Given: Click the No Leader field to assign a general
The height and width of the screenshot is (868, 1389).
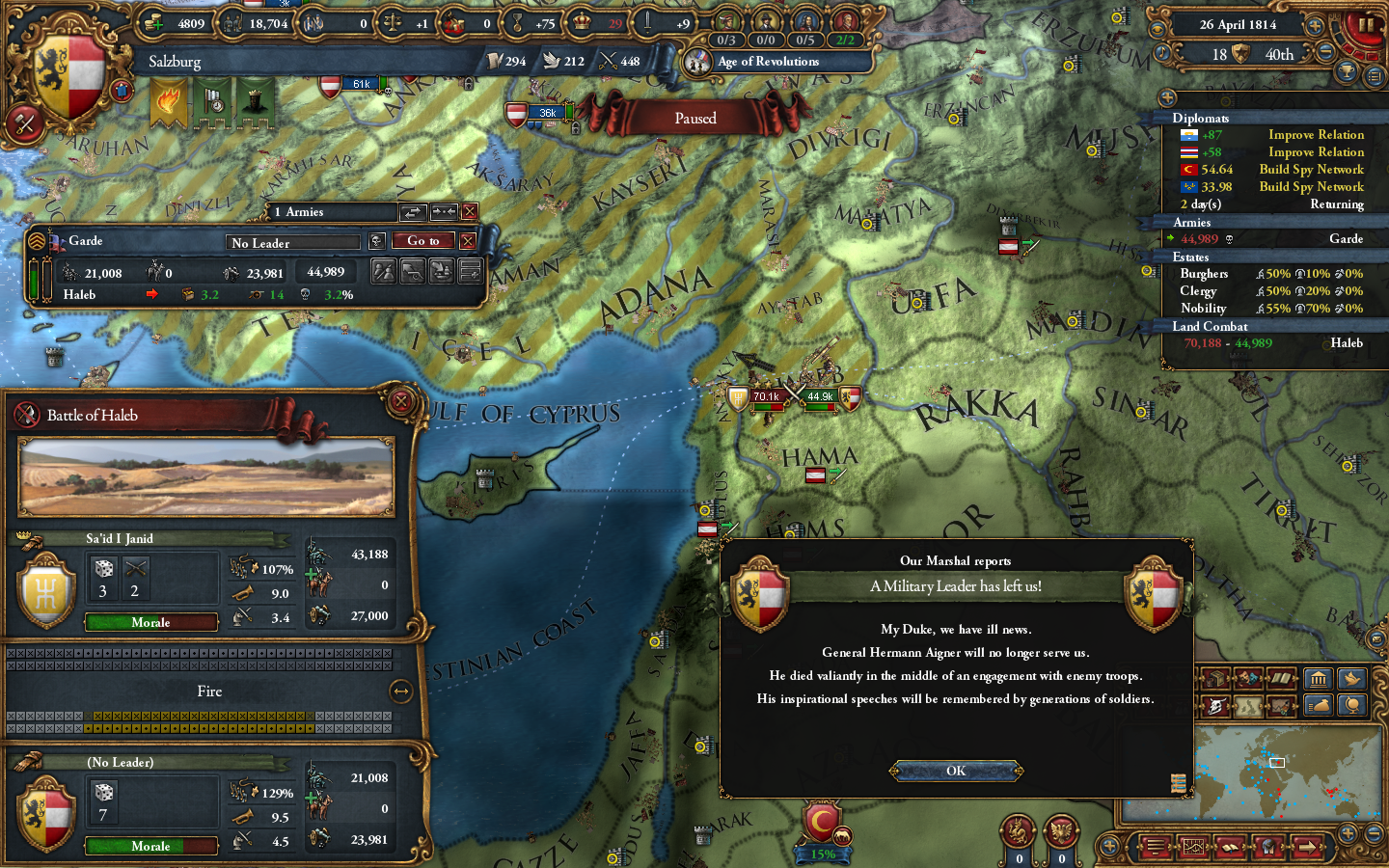Looking at the screenshot, I should coord(292,242).
